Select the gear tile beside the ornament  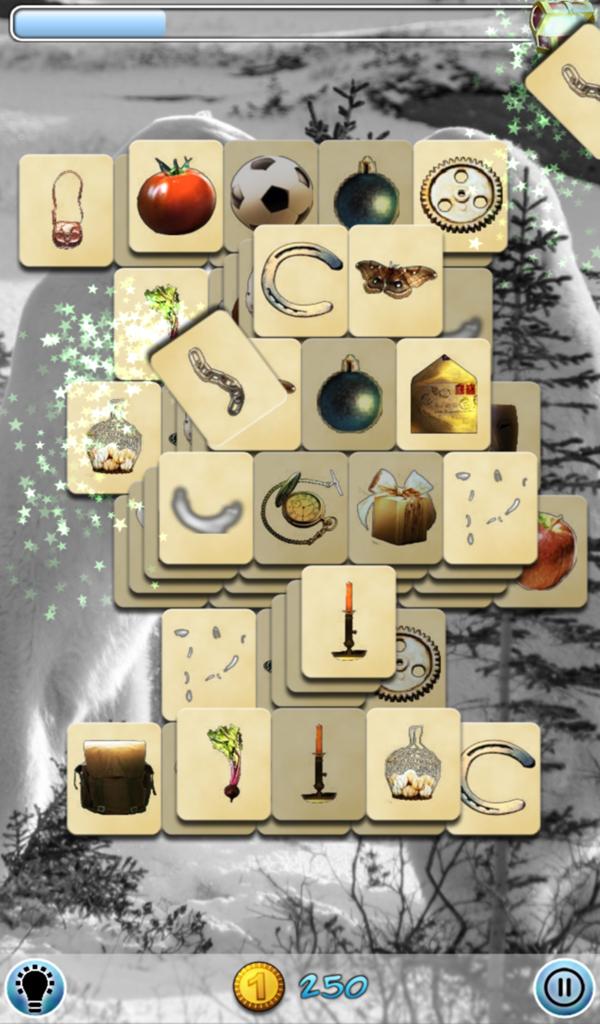461,194
